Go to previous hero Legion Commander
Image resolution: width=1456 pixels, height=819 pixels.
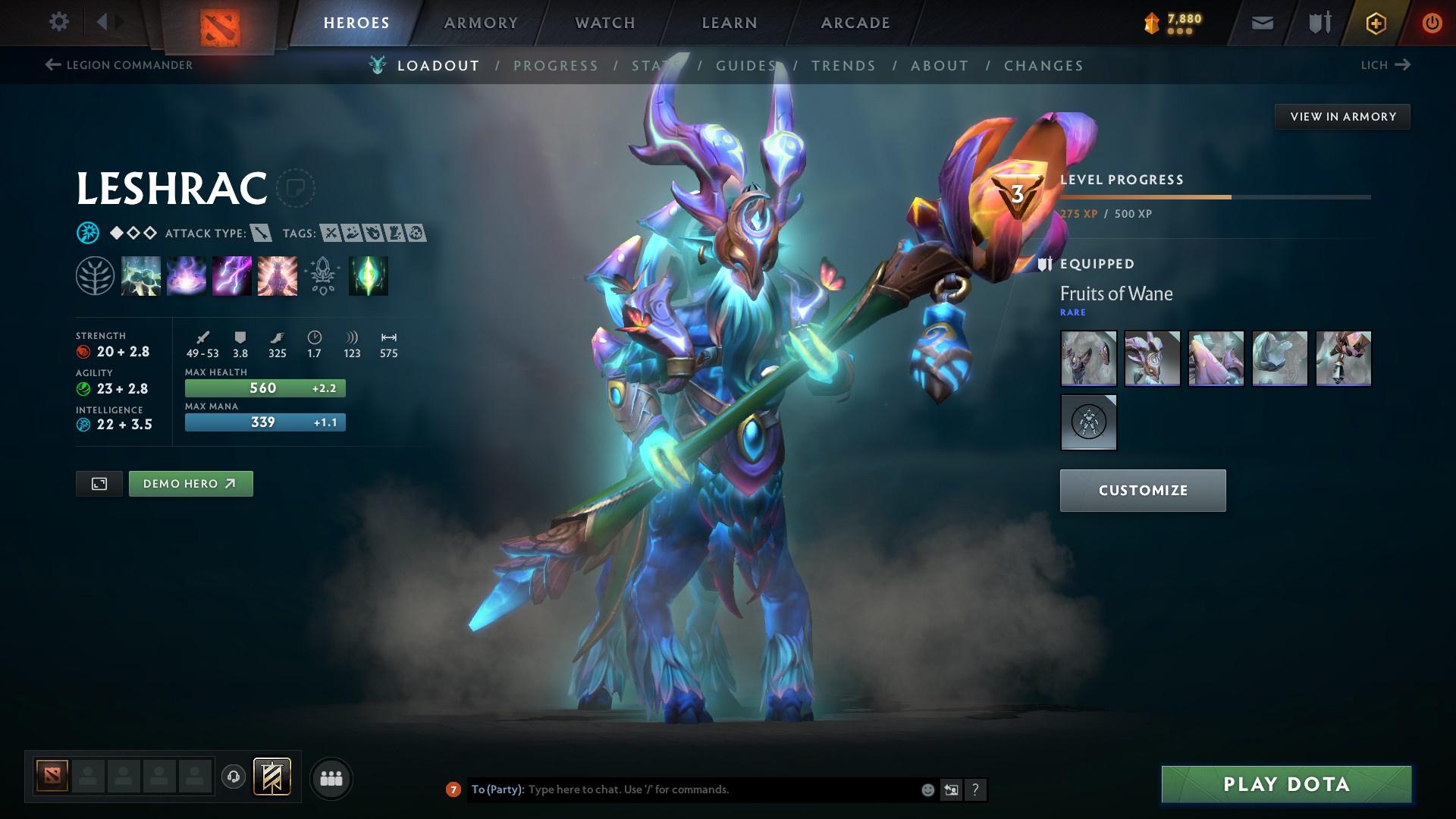[x=119, y=65]
